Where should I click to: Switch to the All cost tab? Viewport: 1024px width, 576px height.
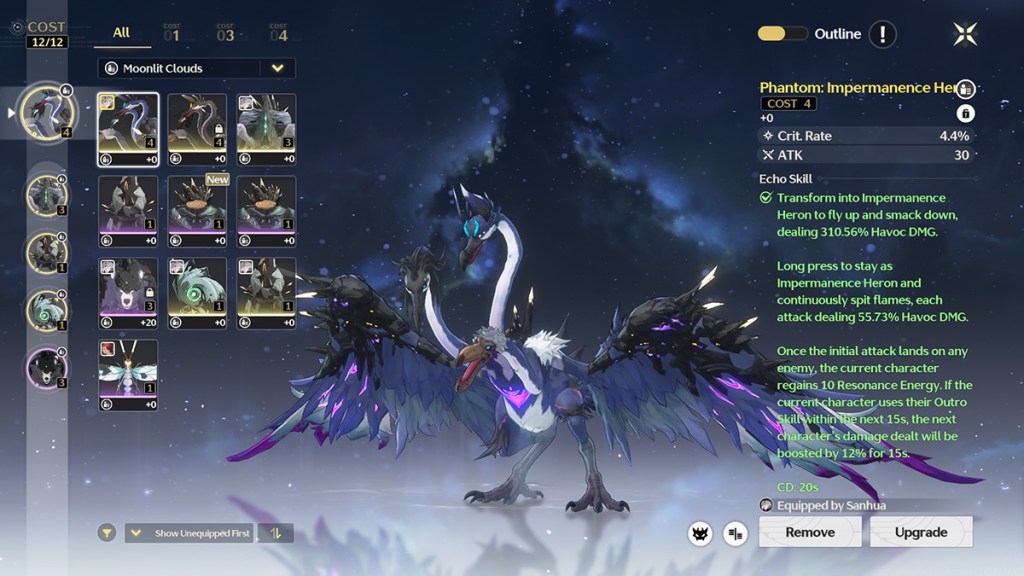pos(121,33)
